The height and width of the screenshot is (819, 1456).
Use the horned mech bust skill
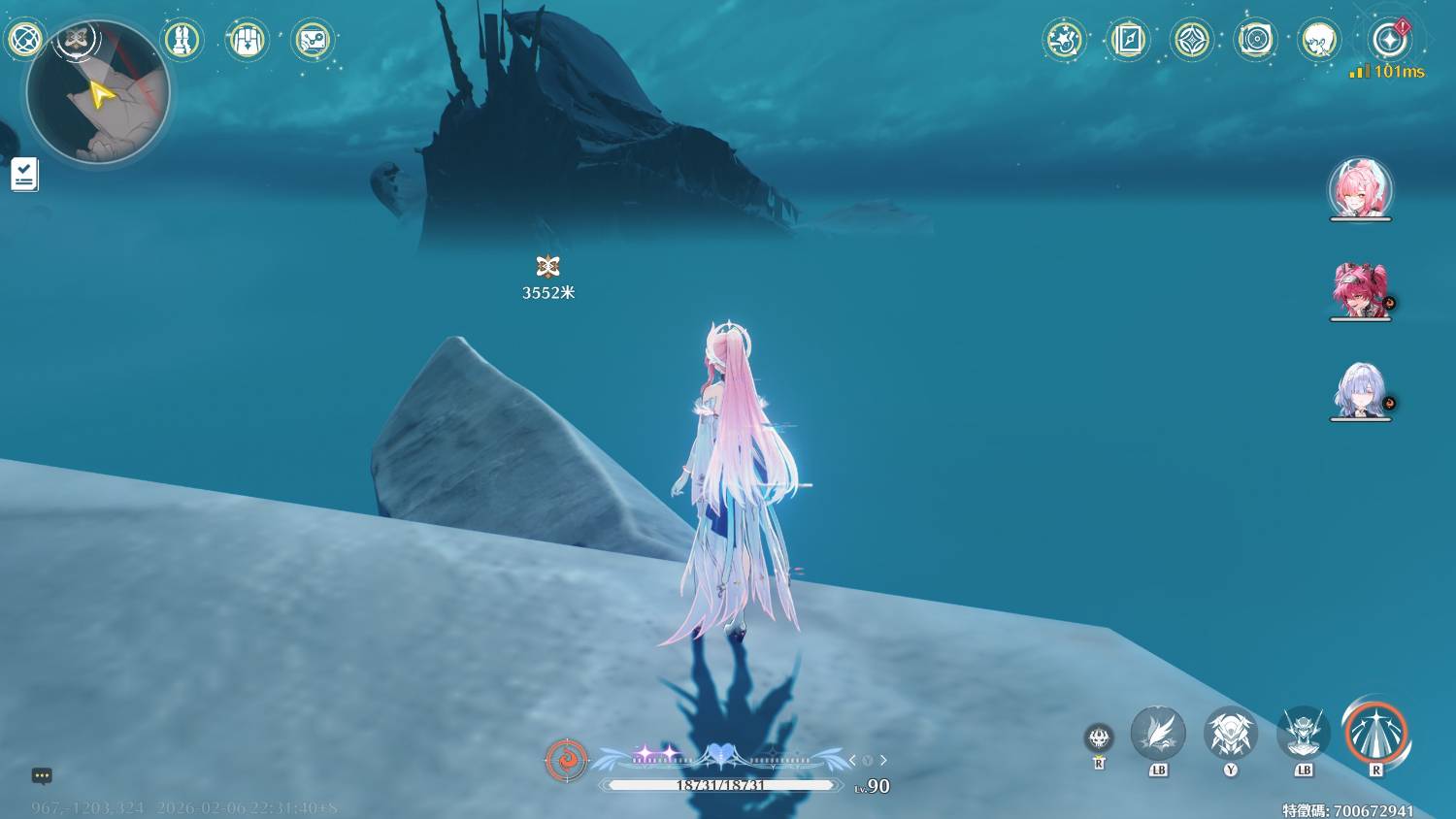[x=1303, y=734]
